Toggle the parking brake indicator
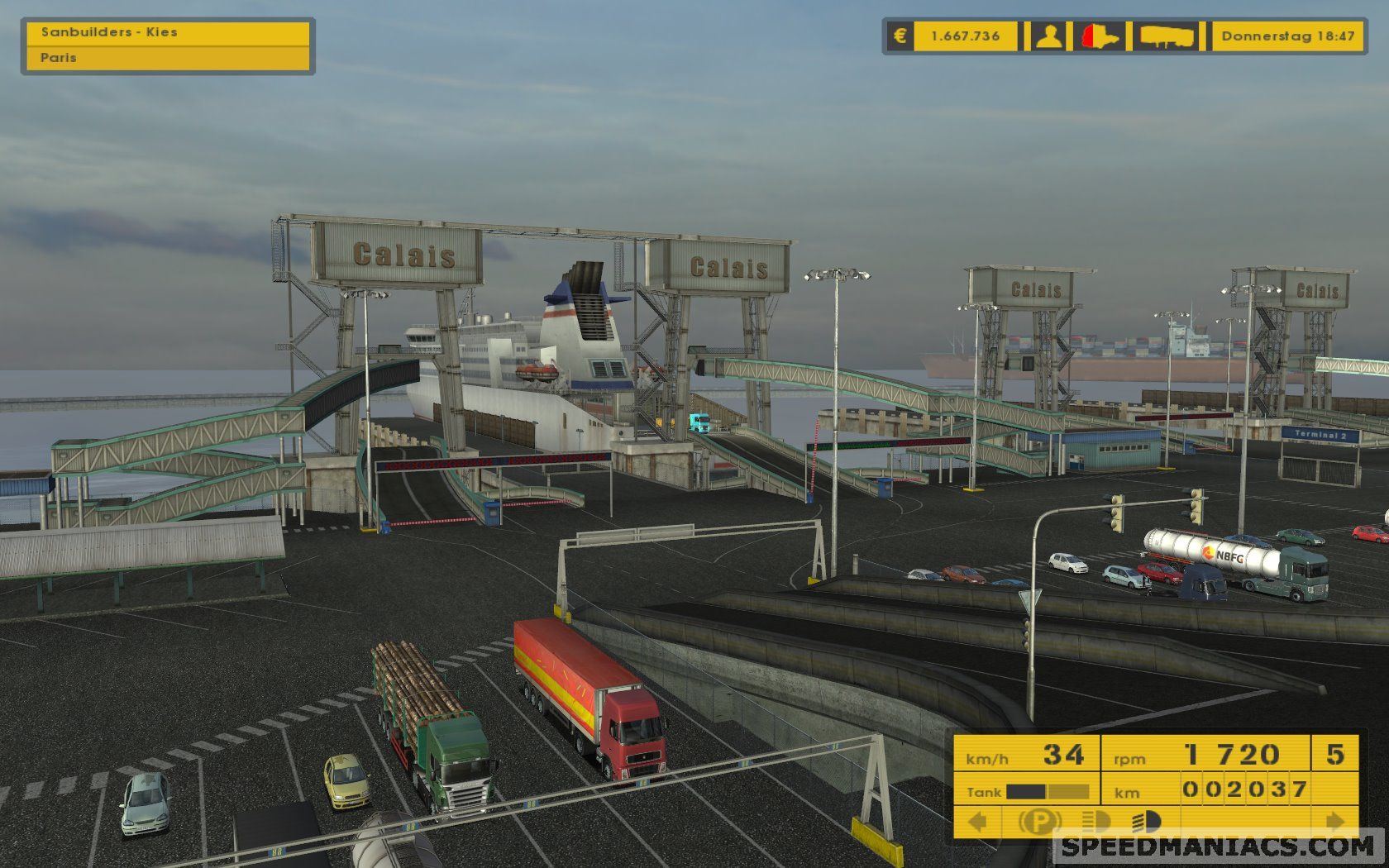 tap(1039, 822)
